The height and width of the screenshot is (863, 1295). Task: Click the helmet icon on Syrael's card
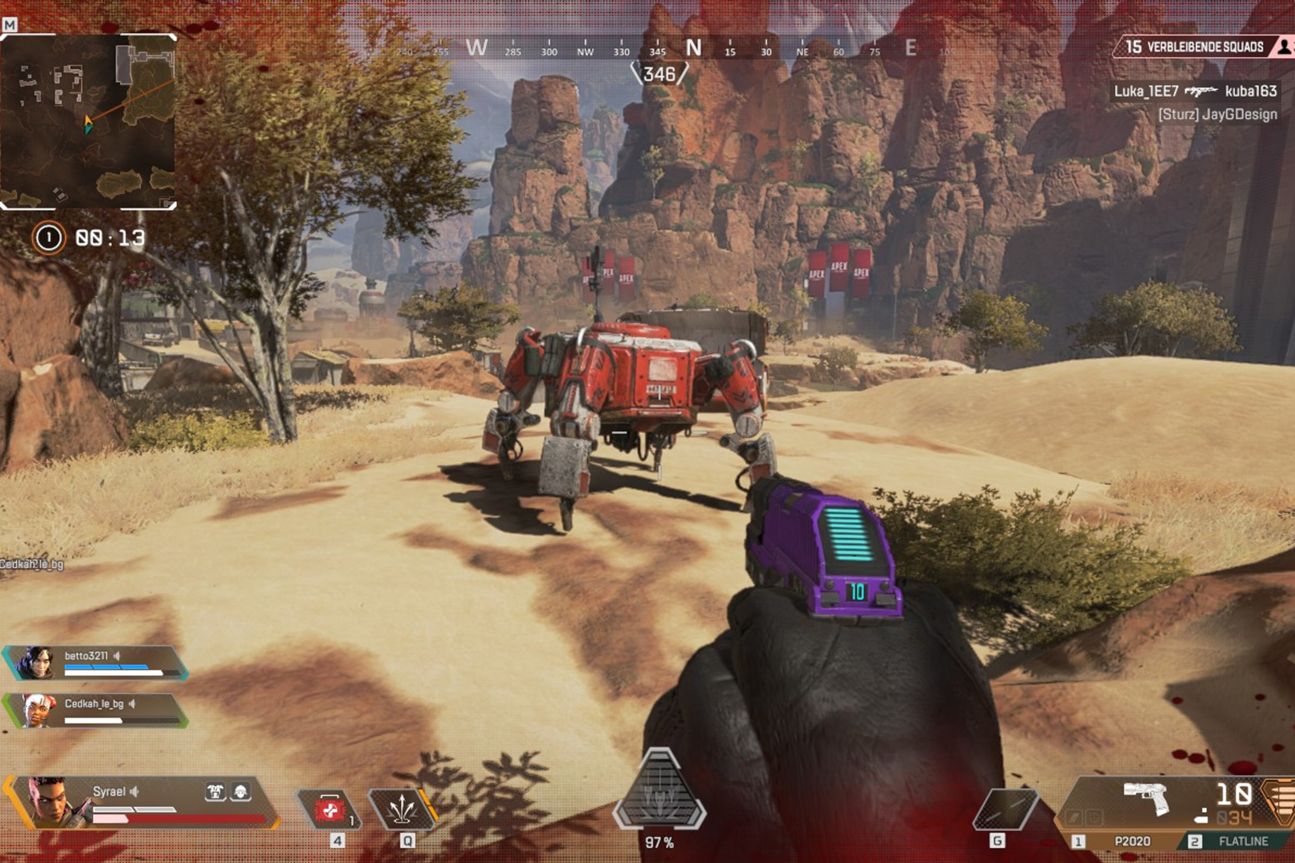pyautogui.click(x=240, y=791)
